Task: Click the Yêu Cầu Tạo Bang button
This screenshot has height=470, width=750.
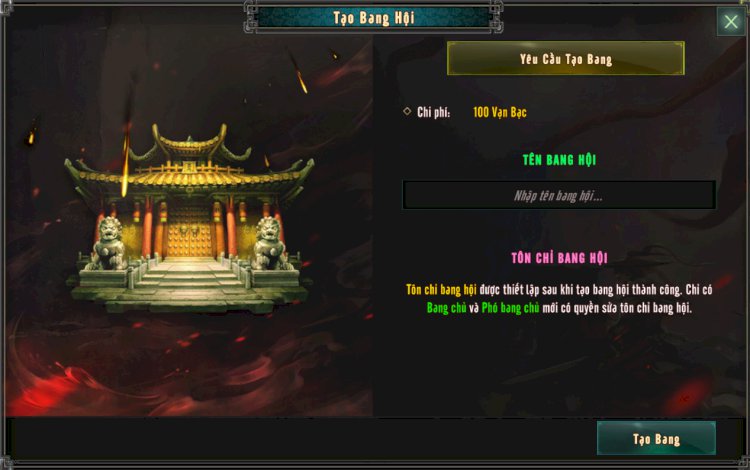Action: 565,59
